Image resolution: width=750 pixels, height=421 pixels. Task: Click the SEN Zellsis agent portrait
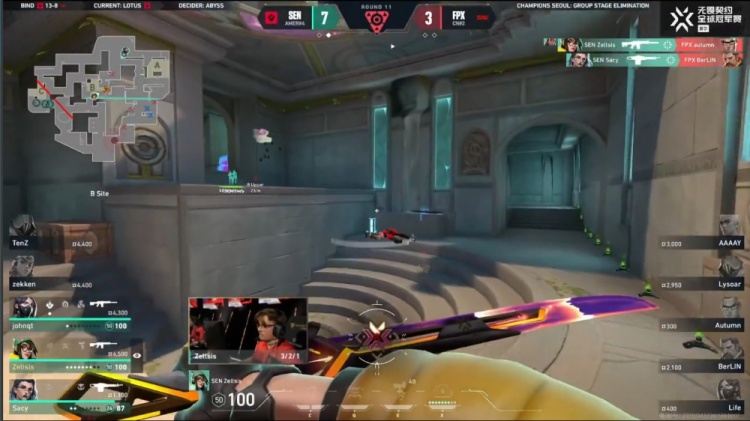tap(199, 382)
